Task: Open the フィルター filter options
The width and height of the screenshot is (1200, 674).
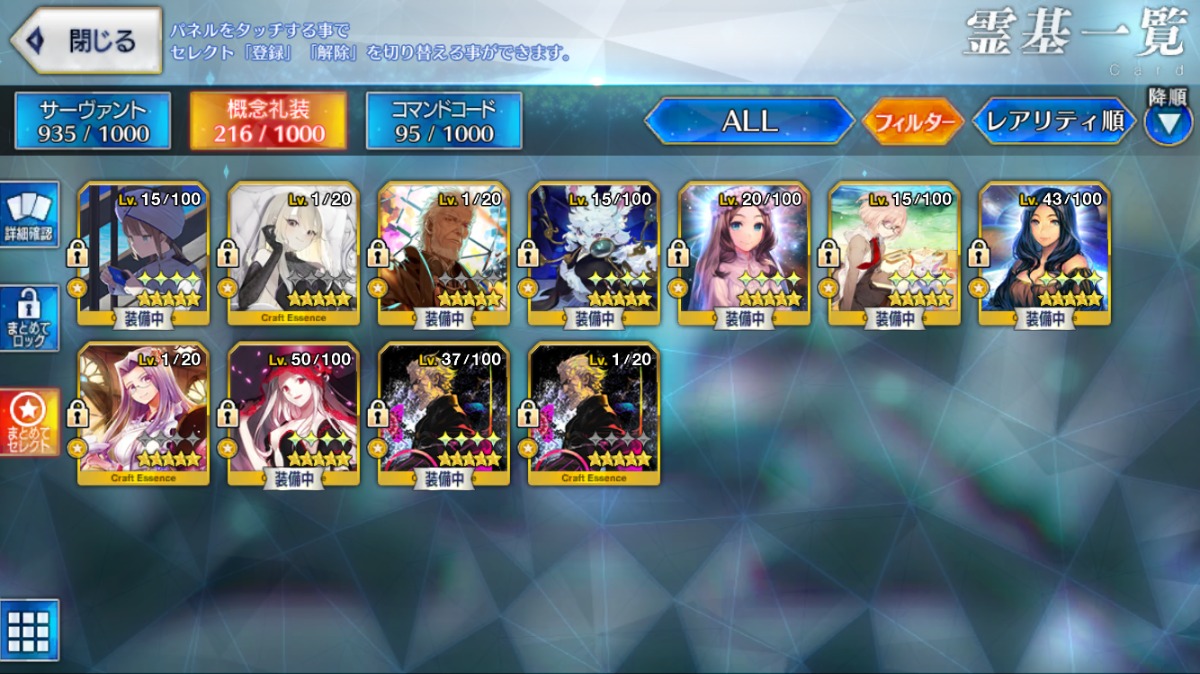Action: 912,122
